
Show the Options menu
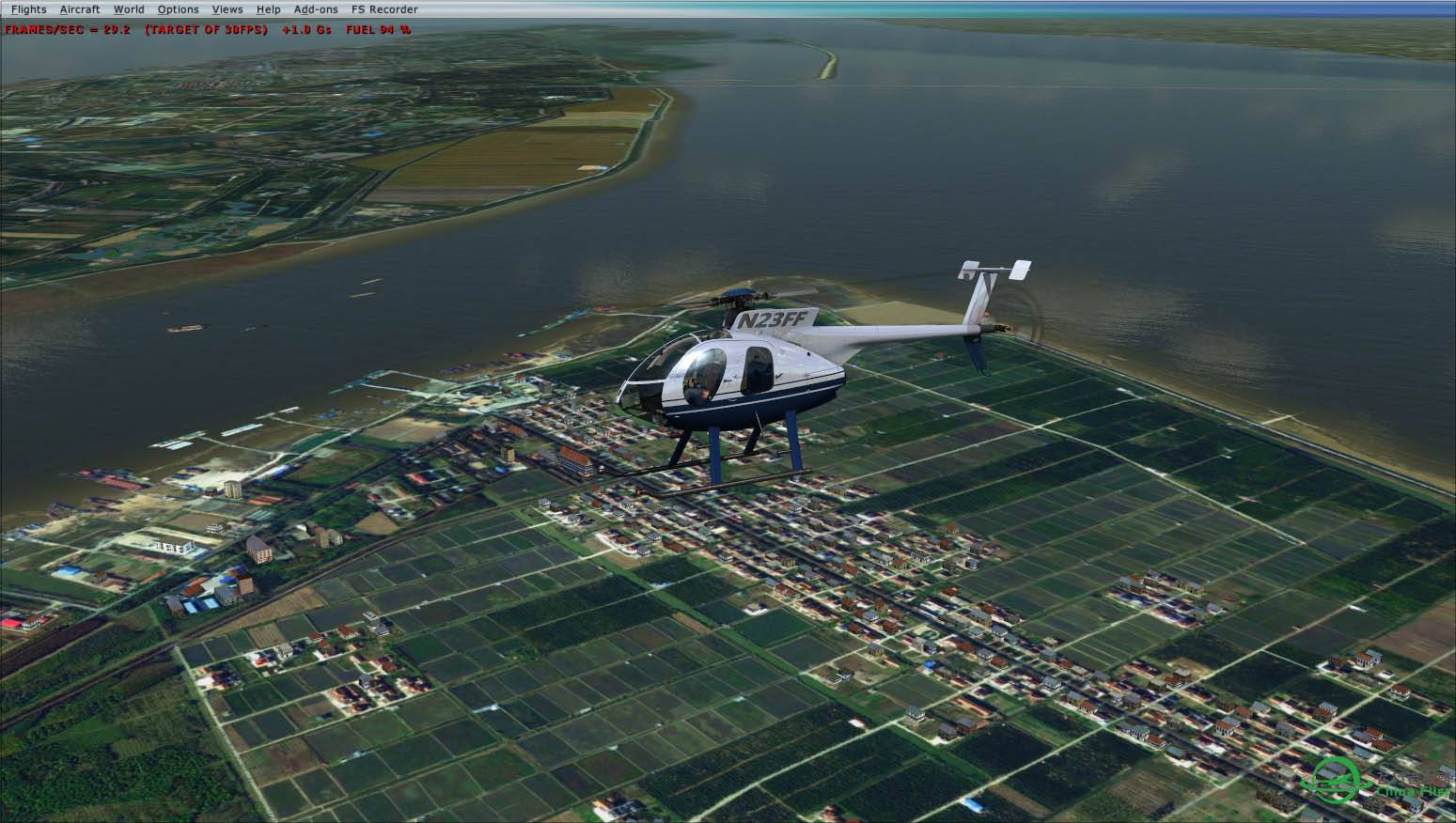tap(178, 9)
